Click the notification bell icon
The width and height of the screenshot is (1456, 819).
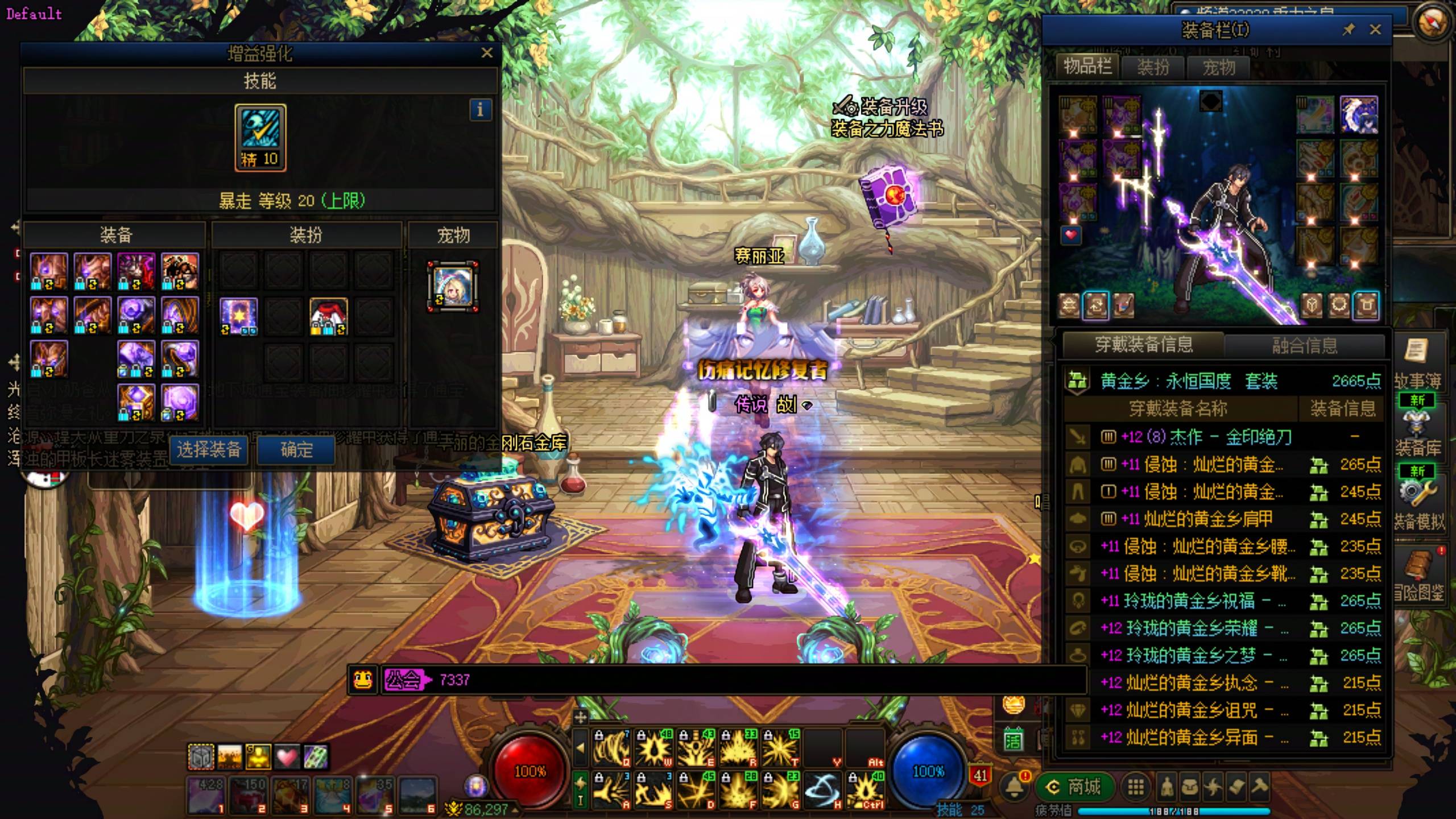[x=1014, y=787]
